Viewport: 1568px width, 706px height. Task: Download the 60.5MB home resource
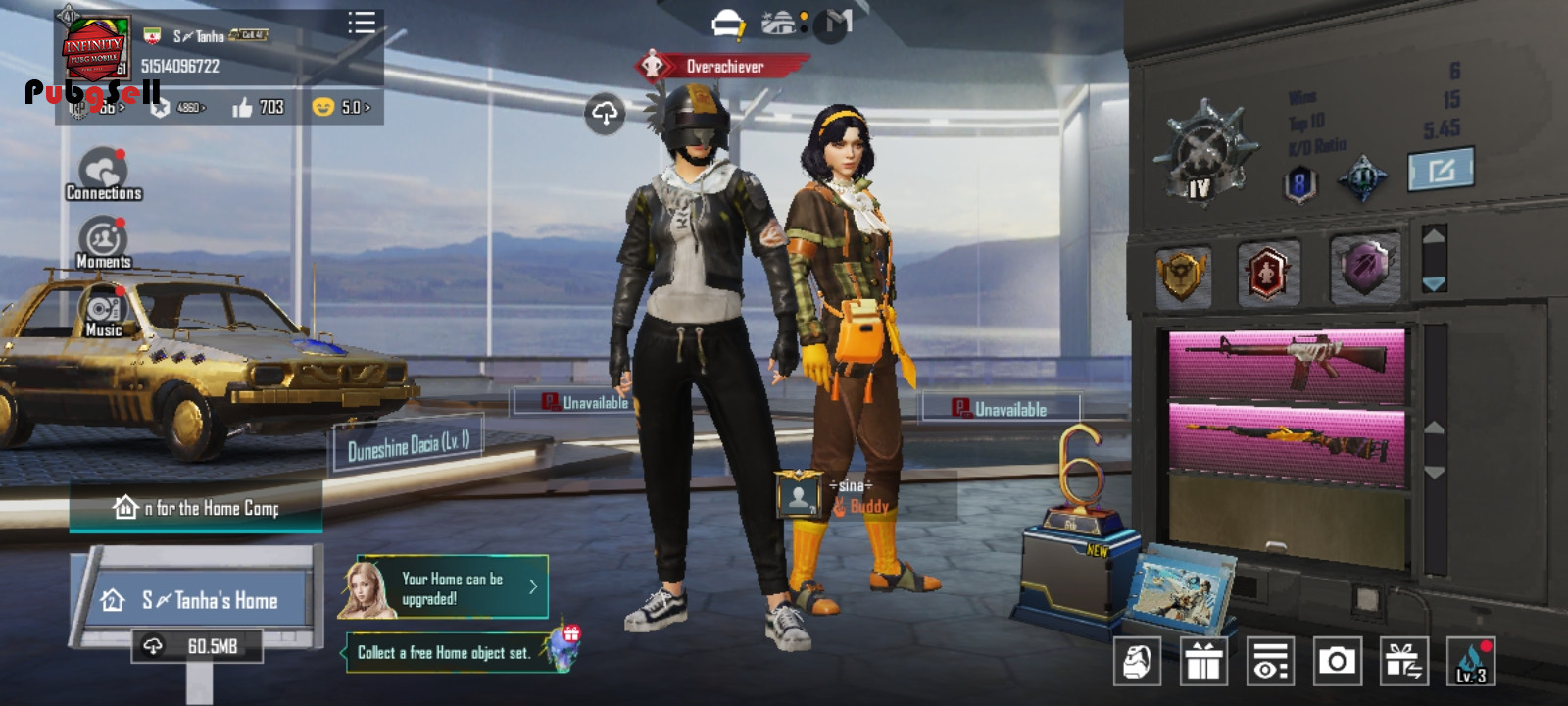click(197, 646)
